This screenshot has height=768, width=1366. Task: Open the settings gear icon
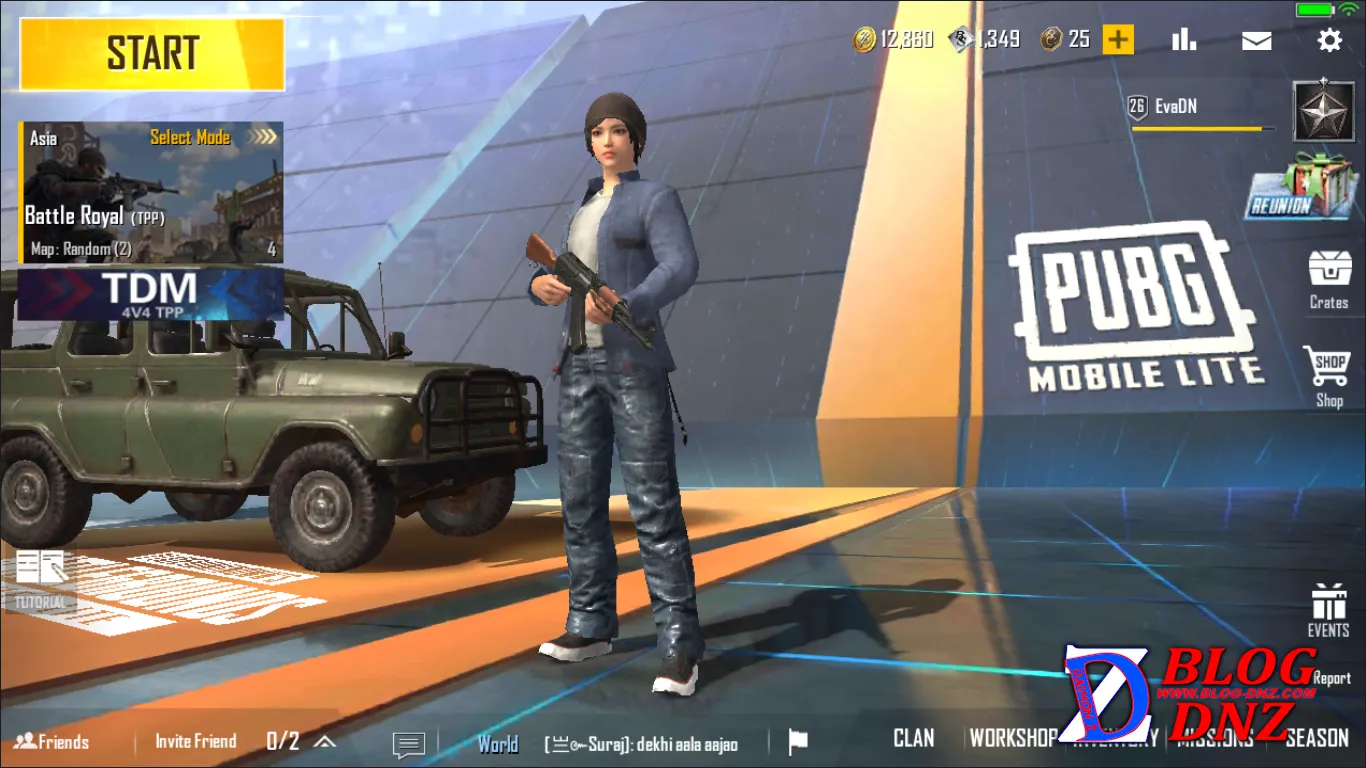click(1329, 40)
